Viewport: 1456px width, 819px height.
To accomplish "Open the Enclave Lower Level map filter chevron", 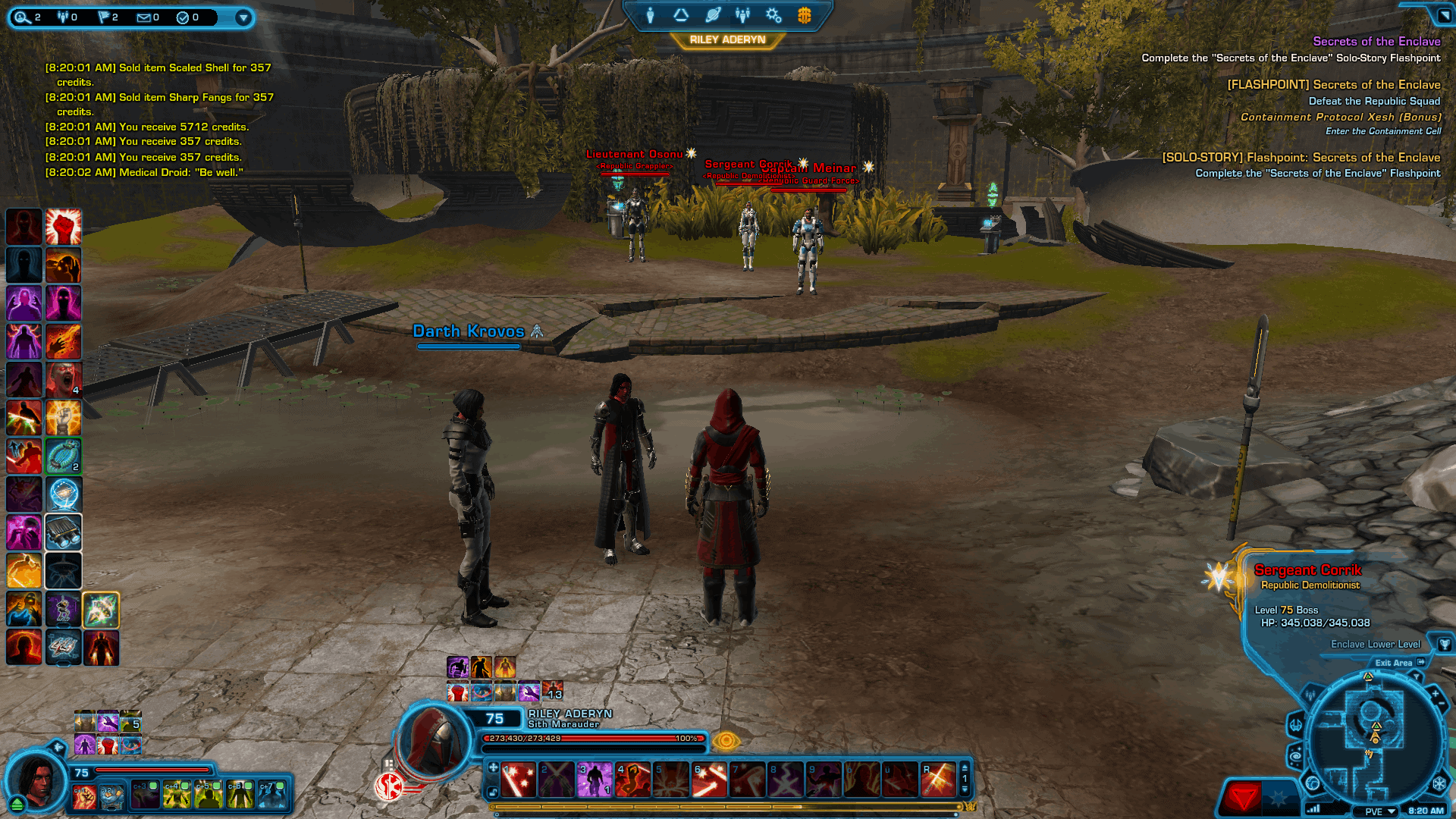I will coord(1417,676).
